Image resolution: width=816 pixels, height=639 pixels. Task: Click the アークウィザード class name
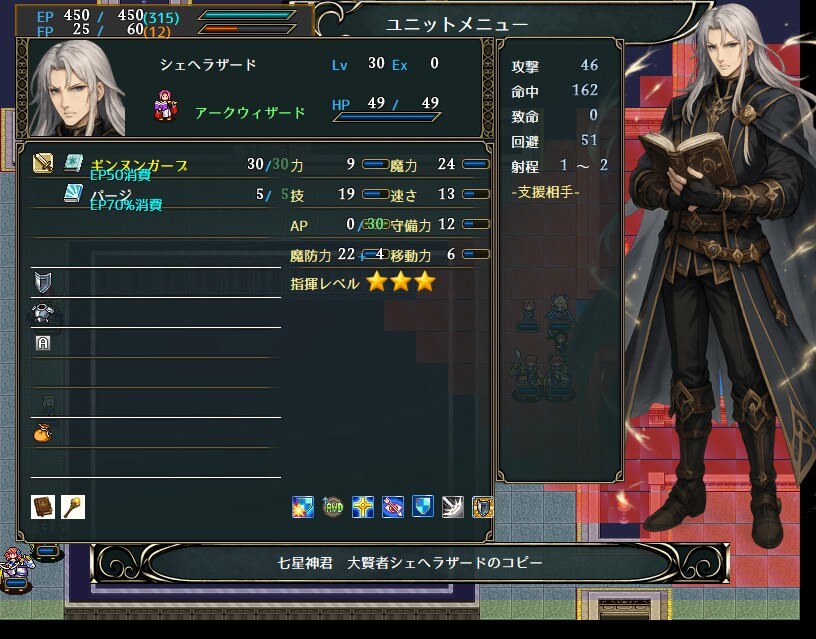(250, 113)
